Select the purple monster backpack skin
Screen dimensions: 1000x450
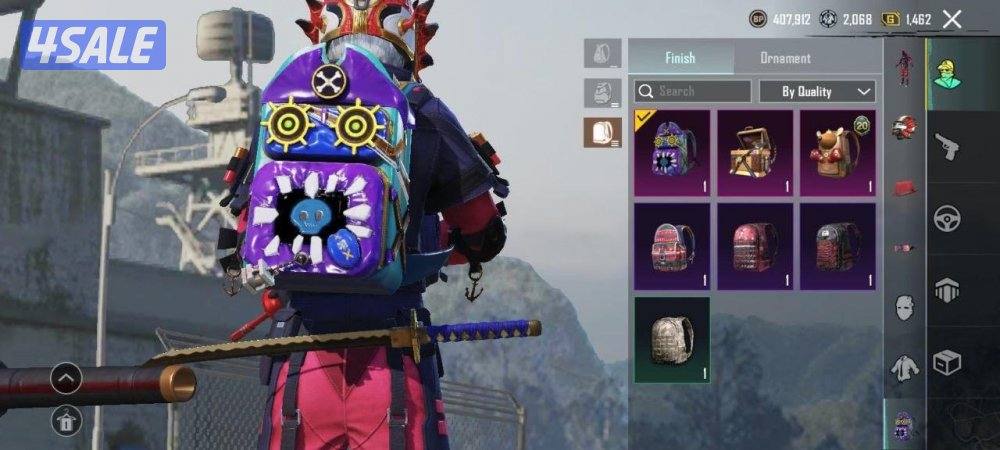click(x=672, y=153)
